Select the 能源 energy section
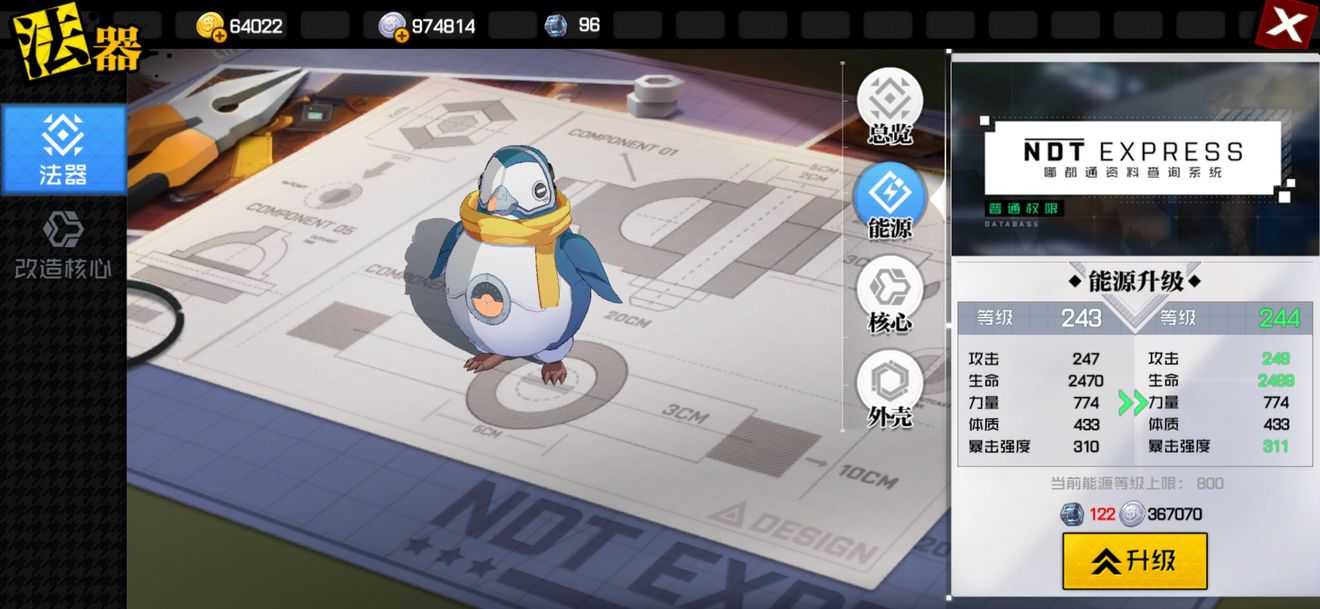The image size is (1320, 609). (889, 201)
